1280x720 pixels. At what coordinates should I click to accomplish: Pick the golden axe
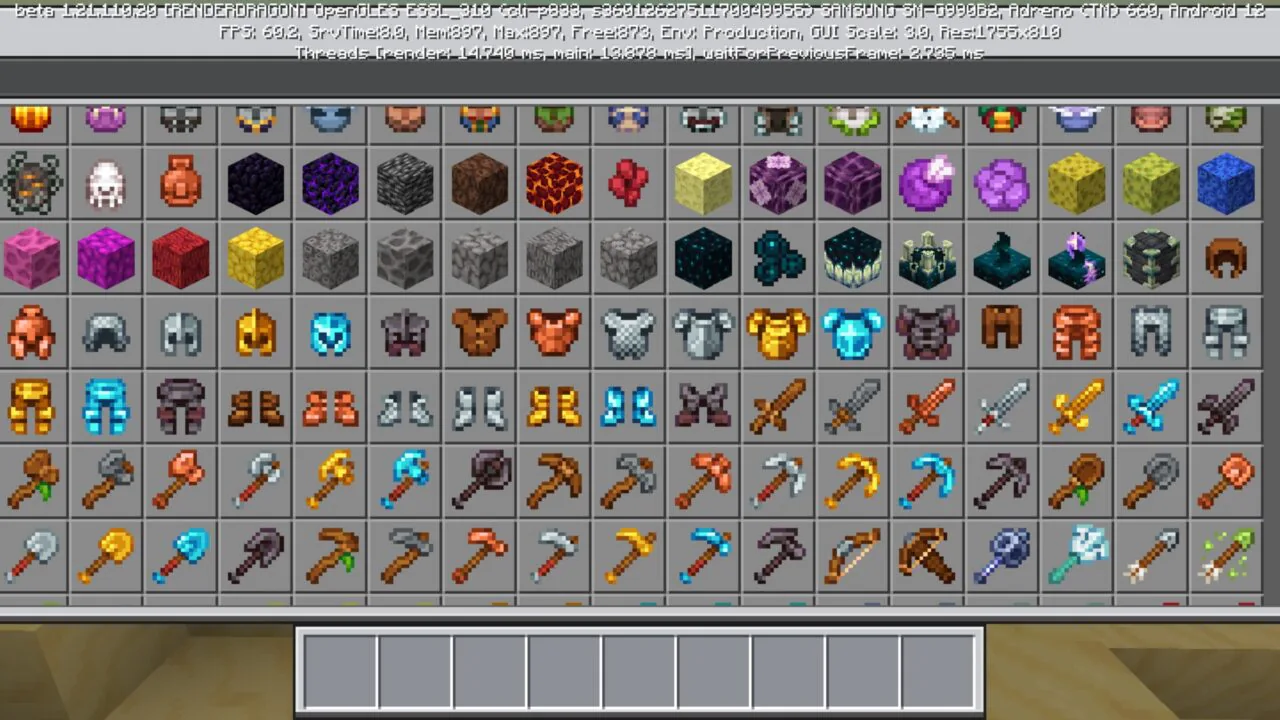pos(330,481)
